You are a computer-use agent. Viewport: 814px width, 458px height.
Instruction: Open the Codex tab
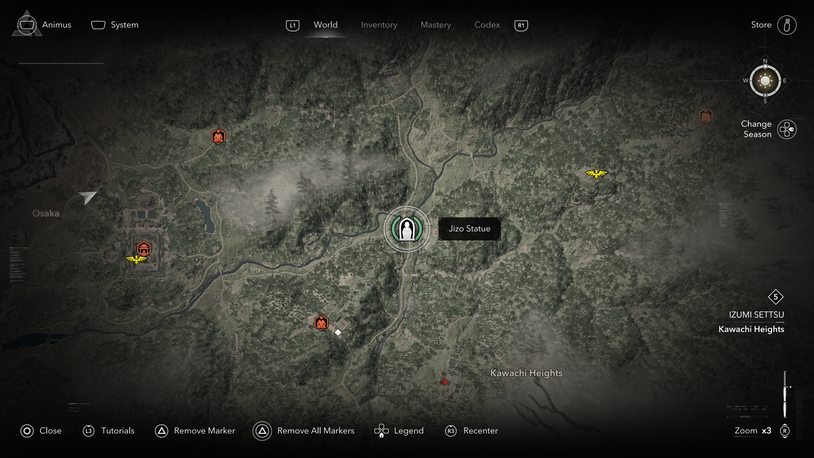[x=487, y=25]
